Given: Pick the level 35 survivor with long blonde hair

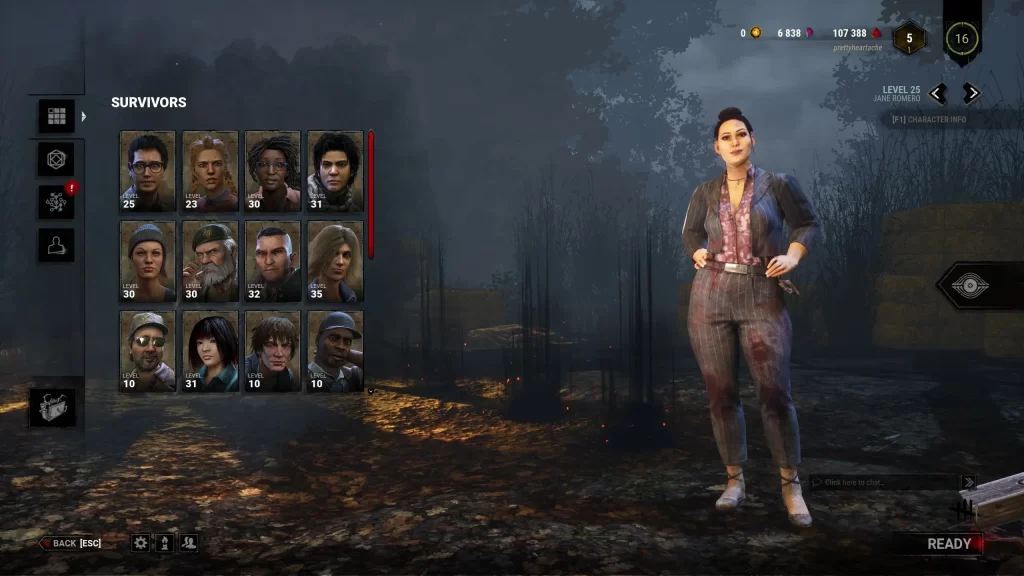Looking at the screenshot, I should coord(335,261).
